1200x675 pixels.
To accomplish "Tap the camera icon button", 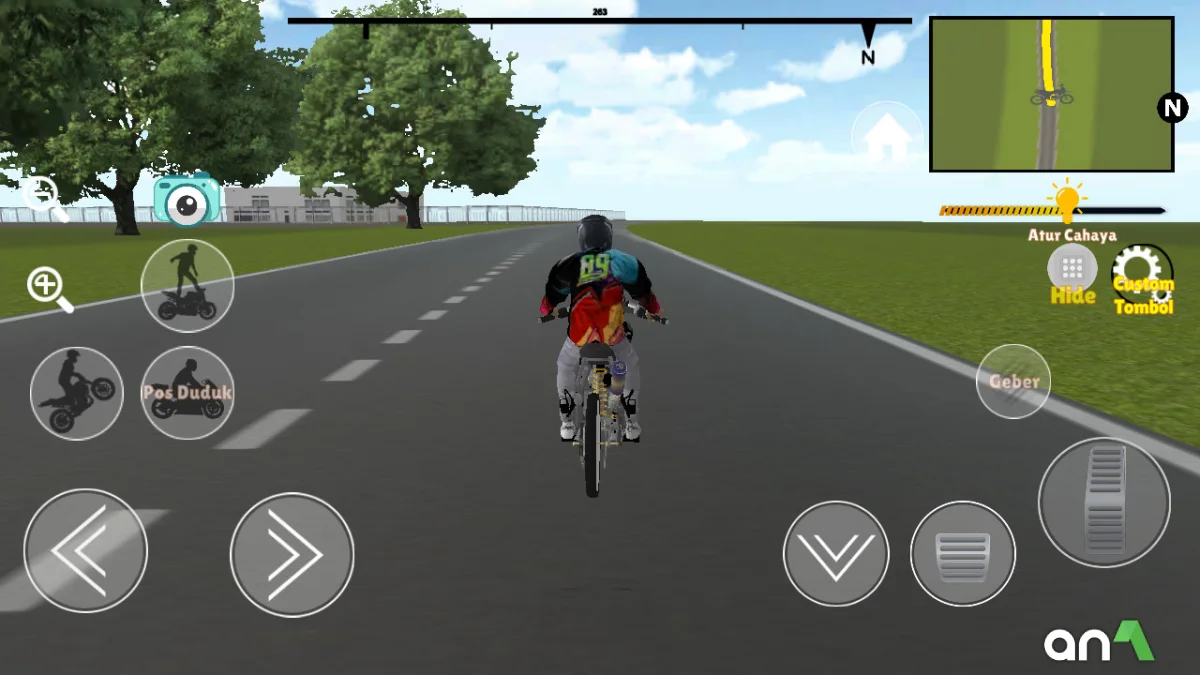I will (x=186, y=201).
